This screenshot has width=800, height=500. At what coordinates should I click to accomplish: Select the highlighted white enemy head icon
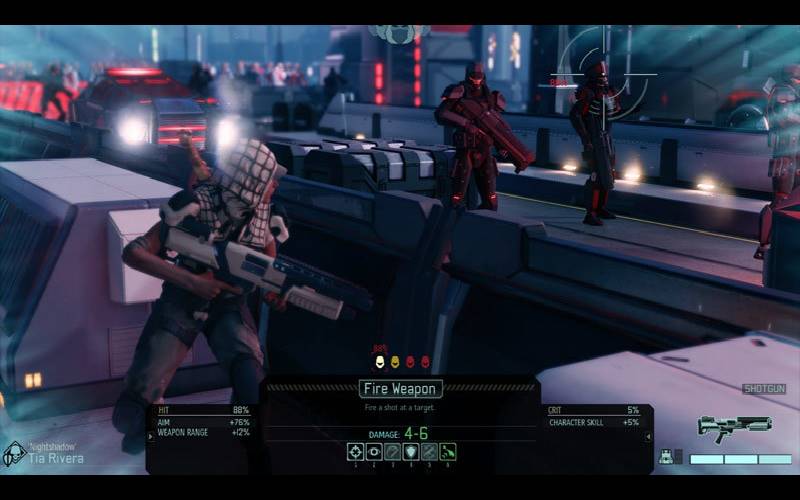[x=379, y=361]
